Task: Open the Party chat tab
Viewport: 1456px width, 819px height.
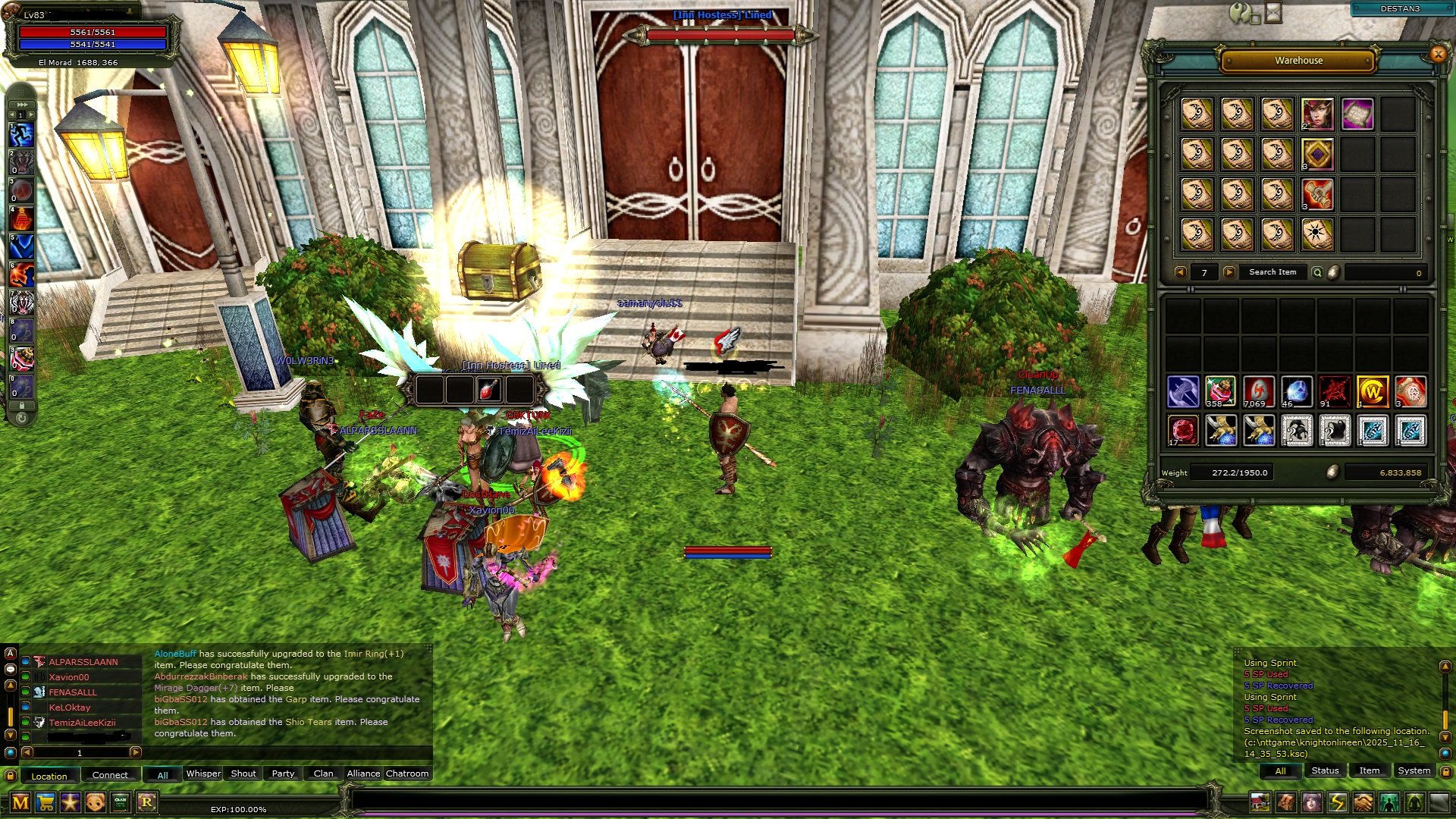Action: tap(283, 773)
